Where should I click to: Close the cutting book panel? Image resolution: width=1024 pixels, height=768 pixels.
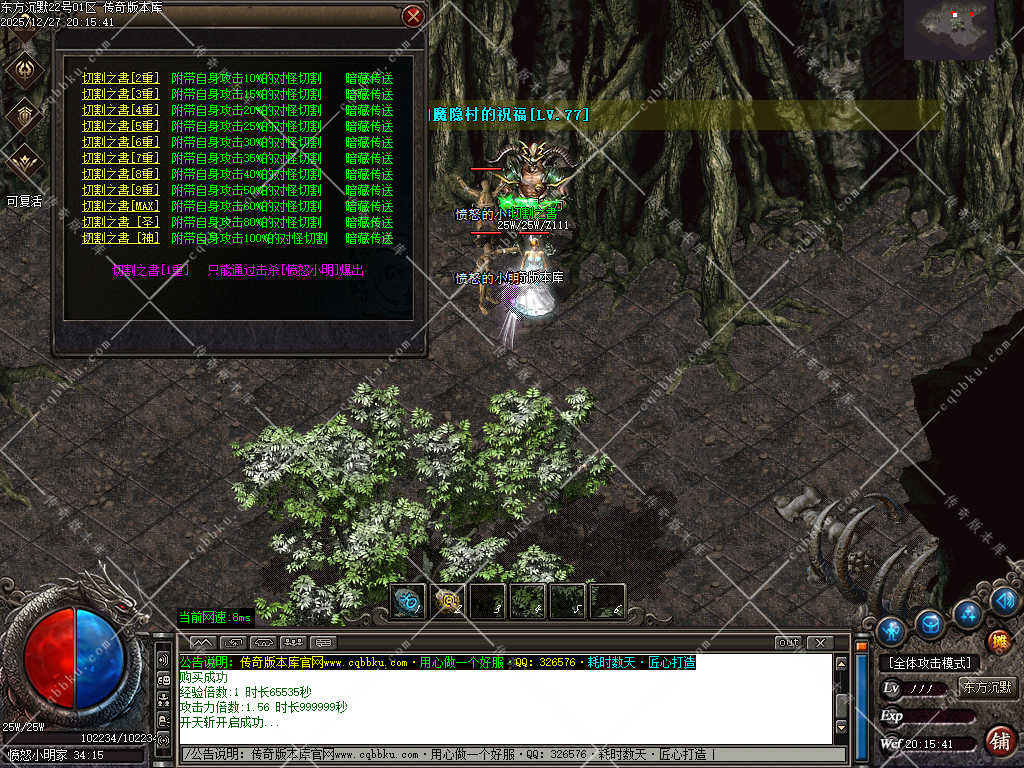click(x=412, y=16)
